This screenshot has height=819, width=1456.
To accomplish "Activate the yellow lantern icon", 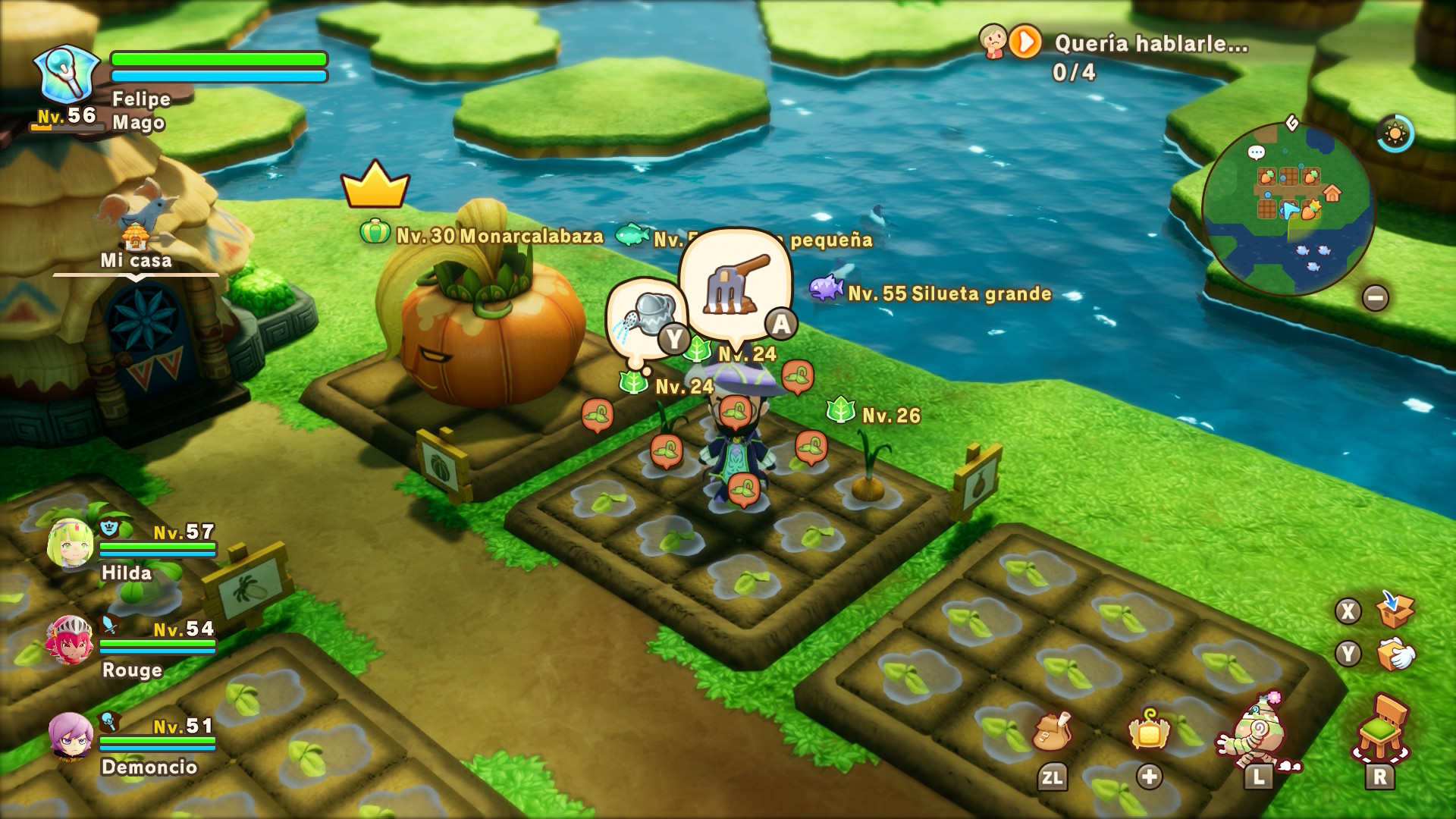I will [x=1149, y=730].
